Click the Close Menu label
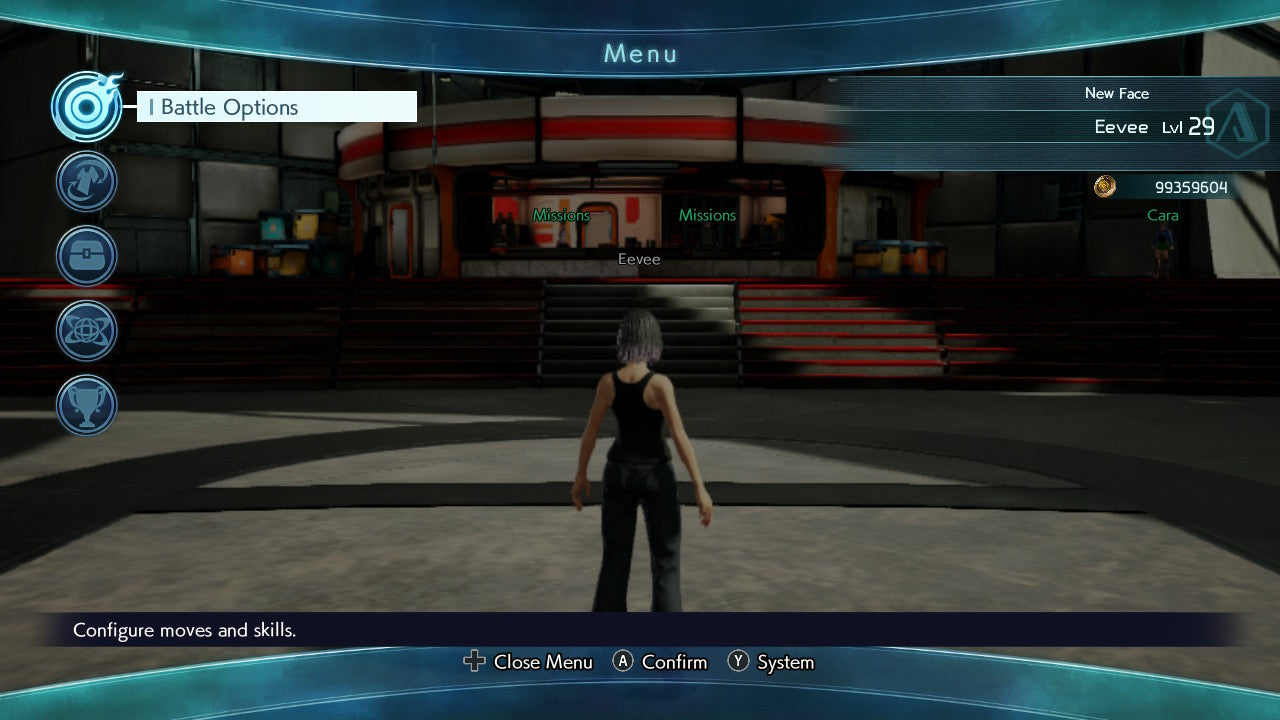The image size is (1280, 720). (542, 662)
